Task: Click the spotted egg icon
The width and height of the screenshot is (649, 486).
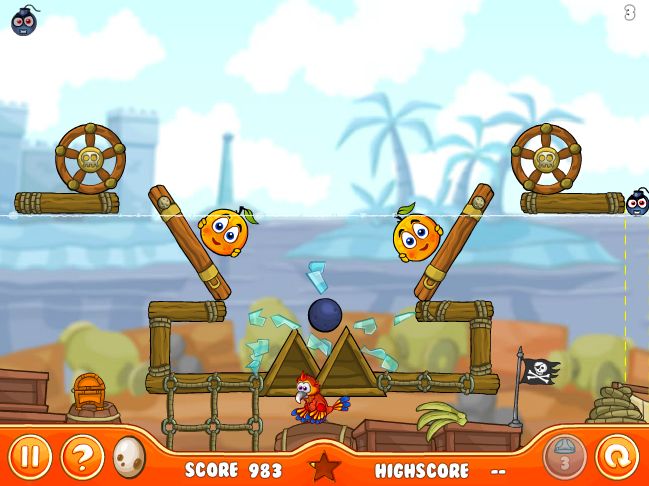Action: pyautogui.click(x=130, y=457)
